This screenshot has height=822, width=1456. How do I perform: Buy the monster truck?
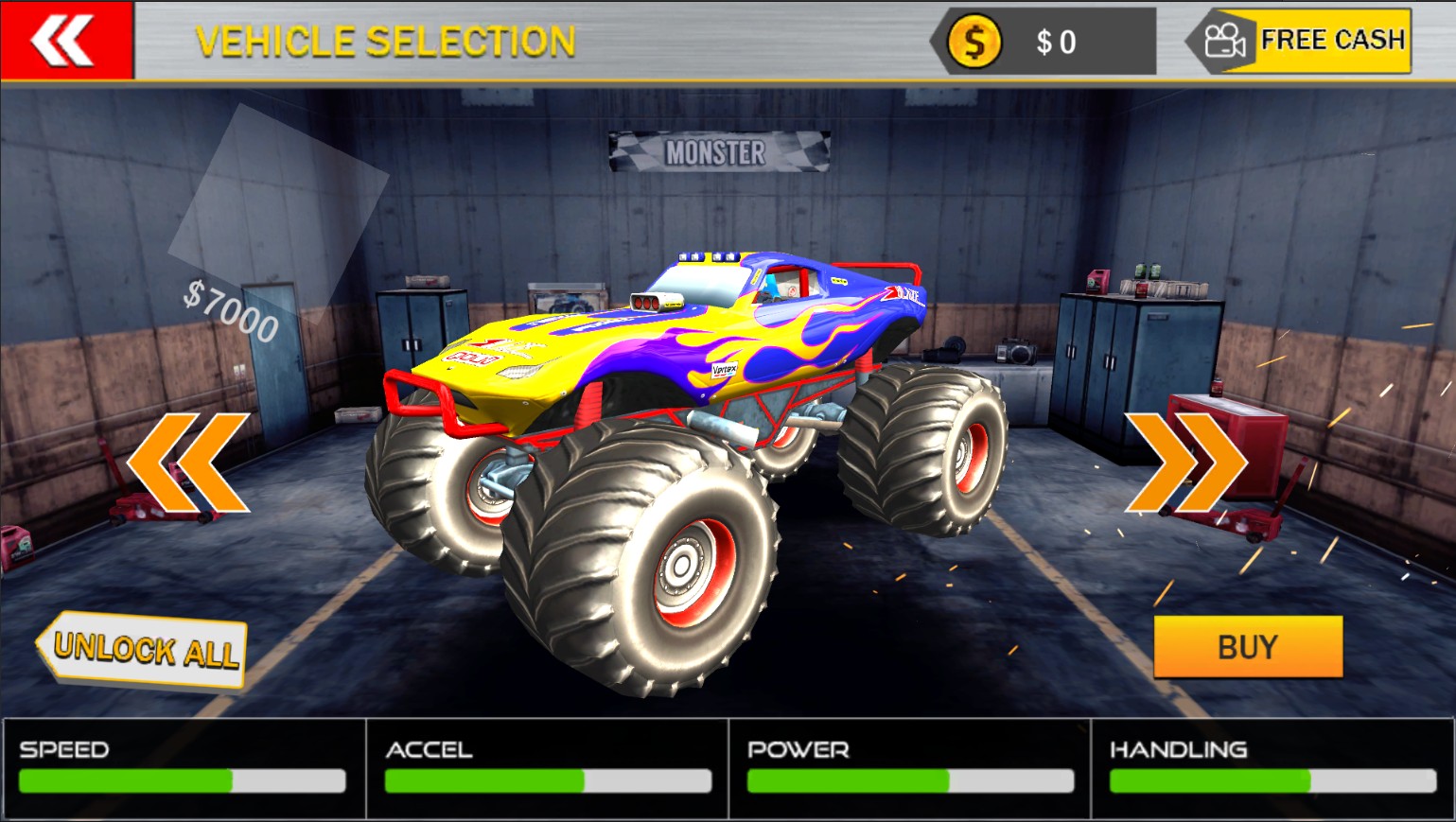tap(1247, 647)
